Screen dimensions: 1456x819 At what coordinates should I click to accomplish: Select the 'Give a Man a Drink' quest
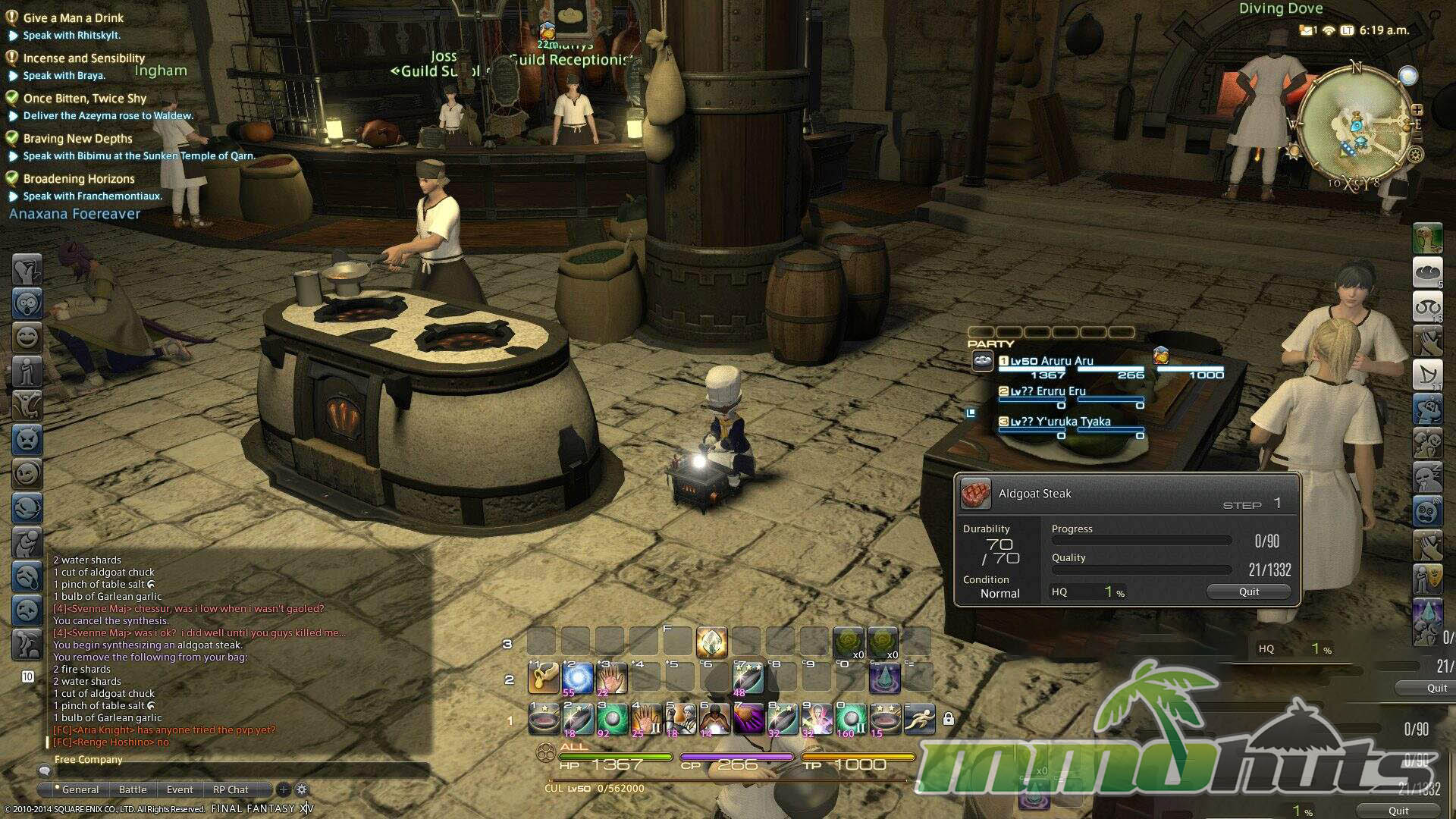point(73,18)
